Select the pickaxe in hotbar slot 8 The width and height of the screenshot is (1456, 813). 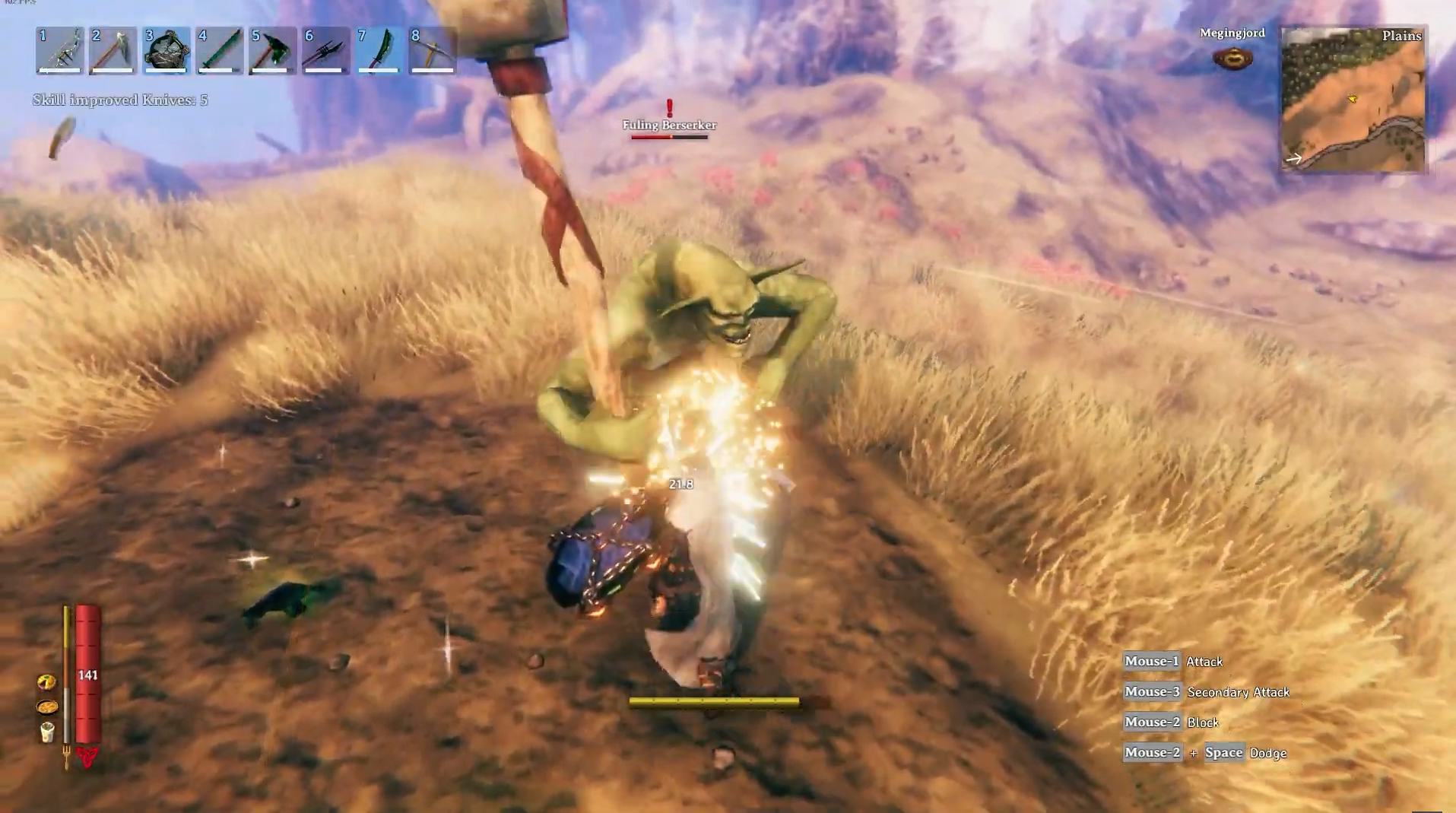click(x=430, y=51)
